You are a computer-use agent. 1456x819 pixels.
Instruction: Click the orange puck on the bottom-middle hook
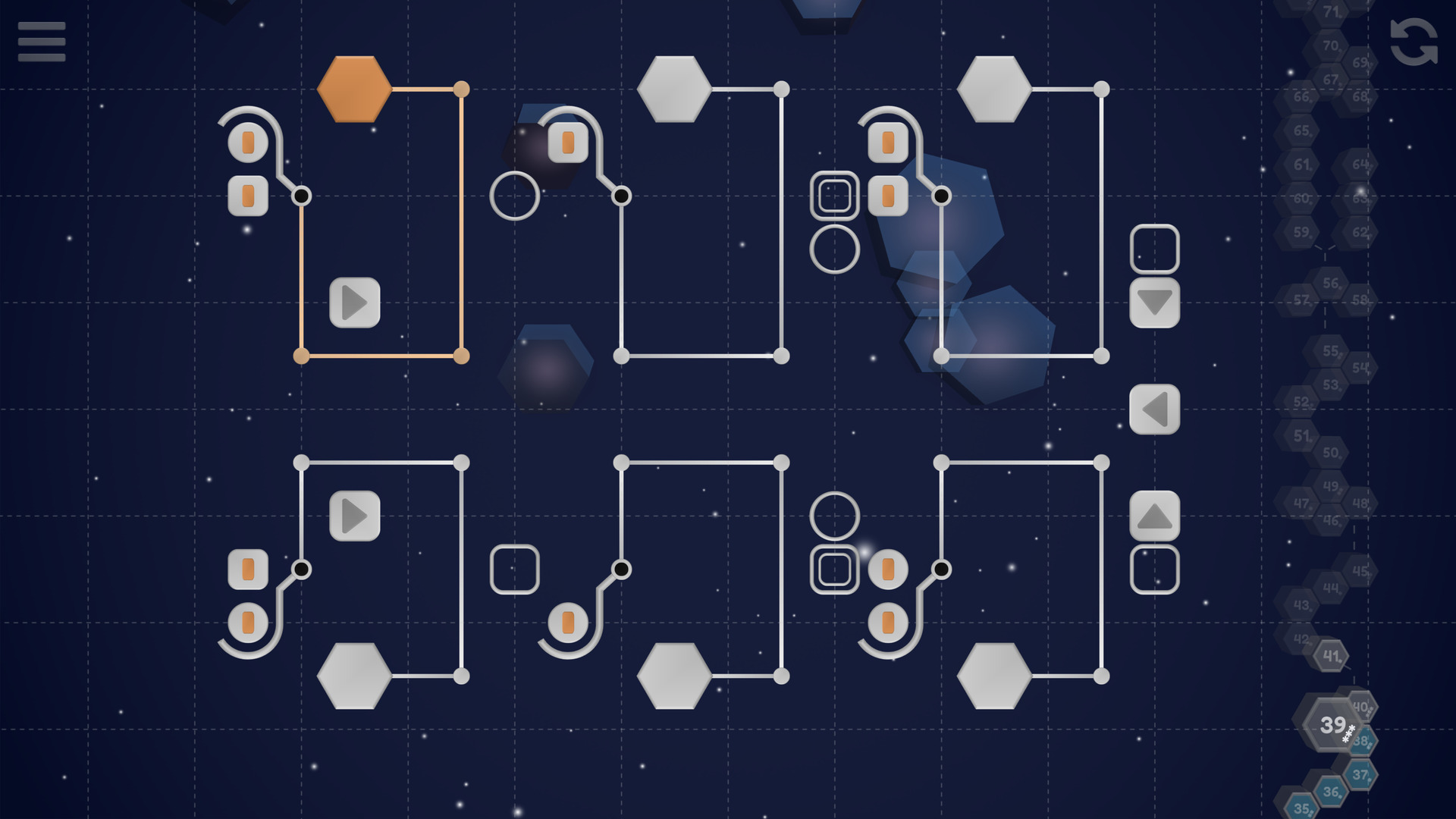(x=567, y=622)
